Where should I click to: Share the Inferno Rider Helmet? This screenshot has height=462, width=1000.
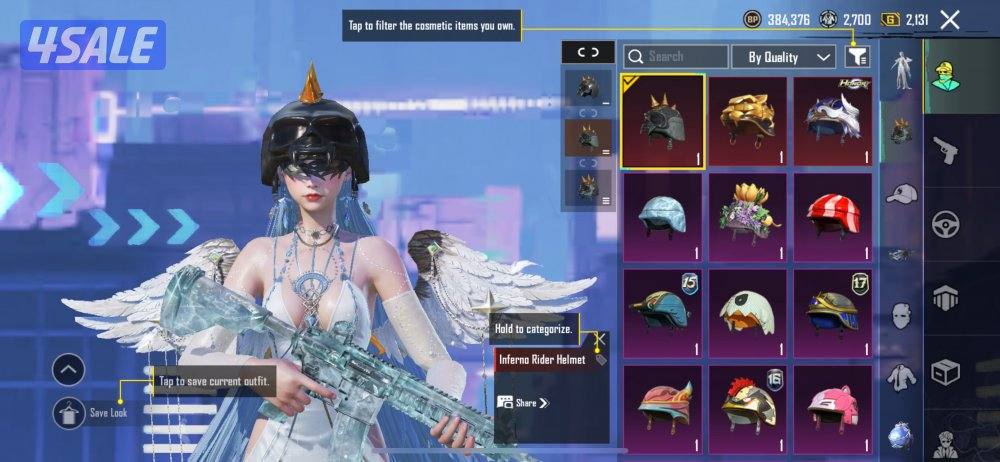(x=525, y=403)
